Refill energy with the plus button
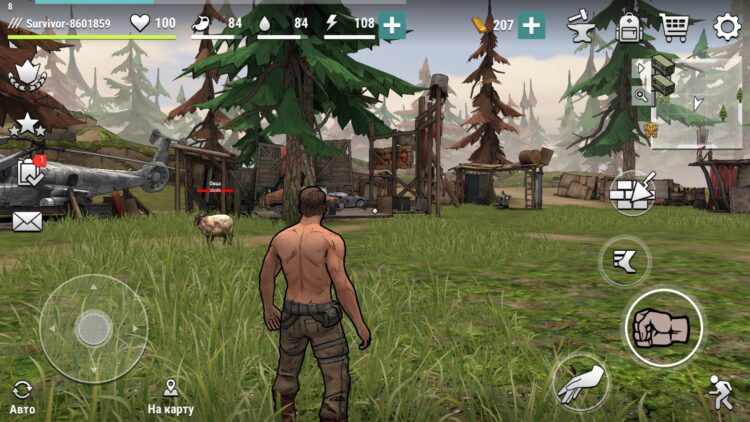750x422 pixels. coord(392,25)
